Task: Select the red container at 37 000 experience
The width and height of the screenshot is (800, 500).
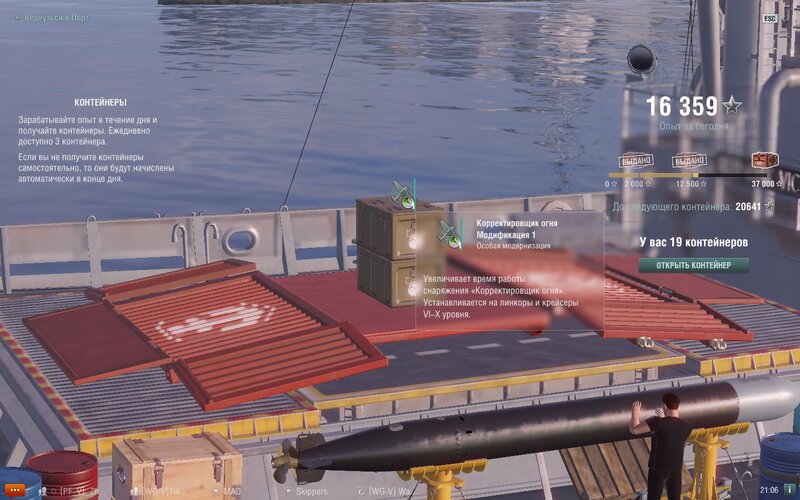Action: point(766,160)
